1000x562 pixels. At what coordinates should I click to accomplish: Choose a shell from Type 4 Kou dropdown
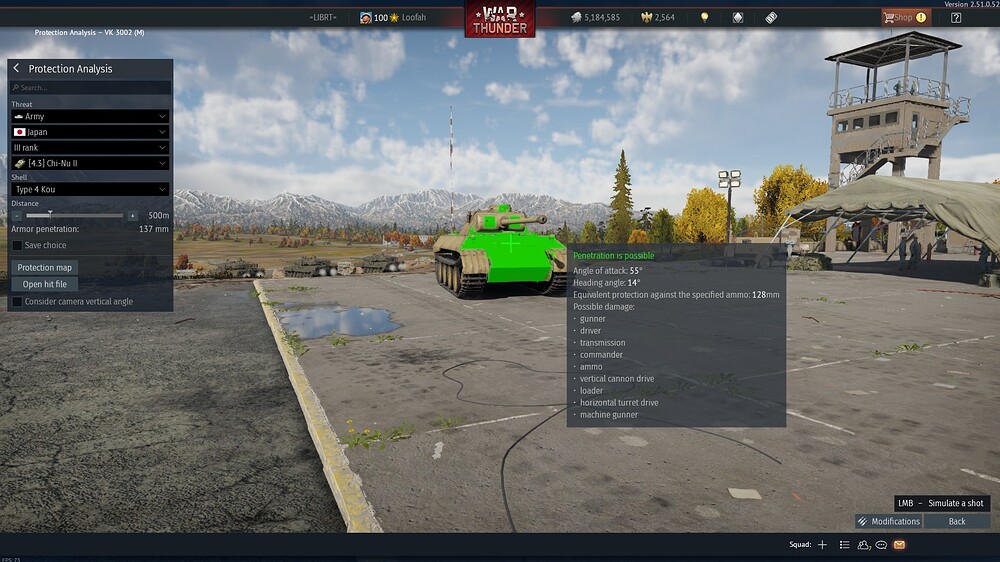point(90,190)
